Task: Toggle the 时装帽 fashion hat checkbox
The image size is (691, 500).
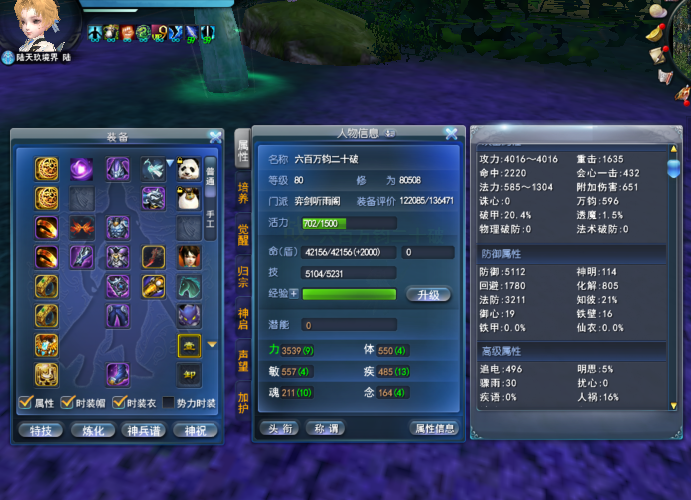Action: pos(66,402)
